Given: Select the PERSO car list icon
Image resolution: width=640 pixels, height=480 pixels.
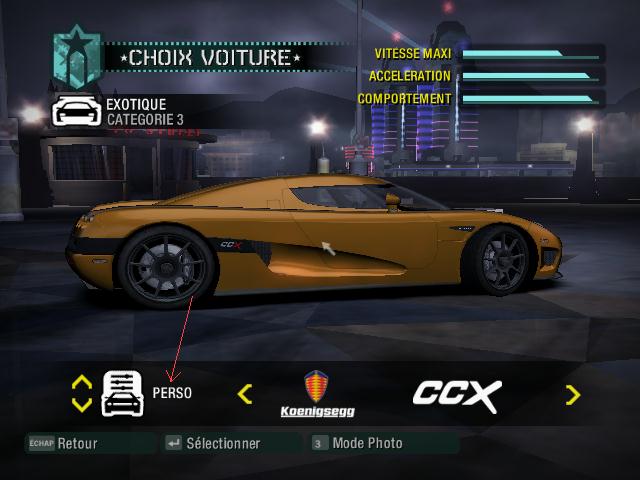Looking at the screenshot, I should pos(122,393).
